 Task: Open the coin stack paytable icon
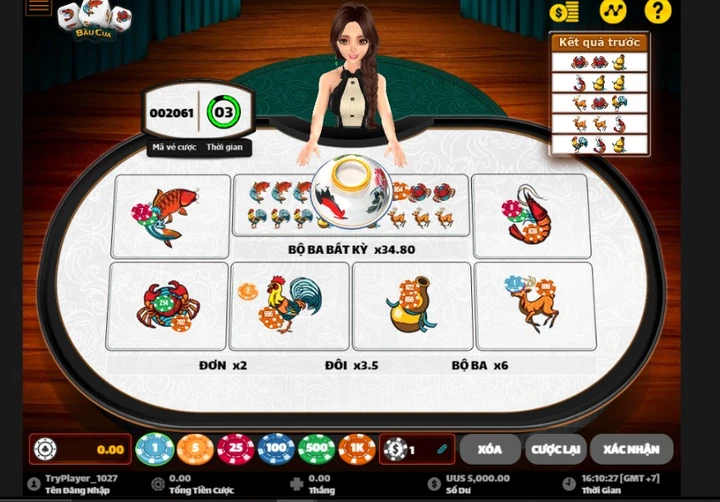pos(564,12)
